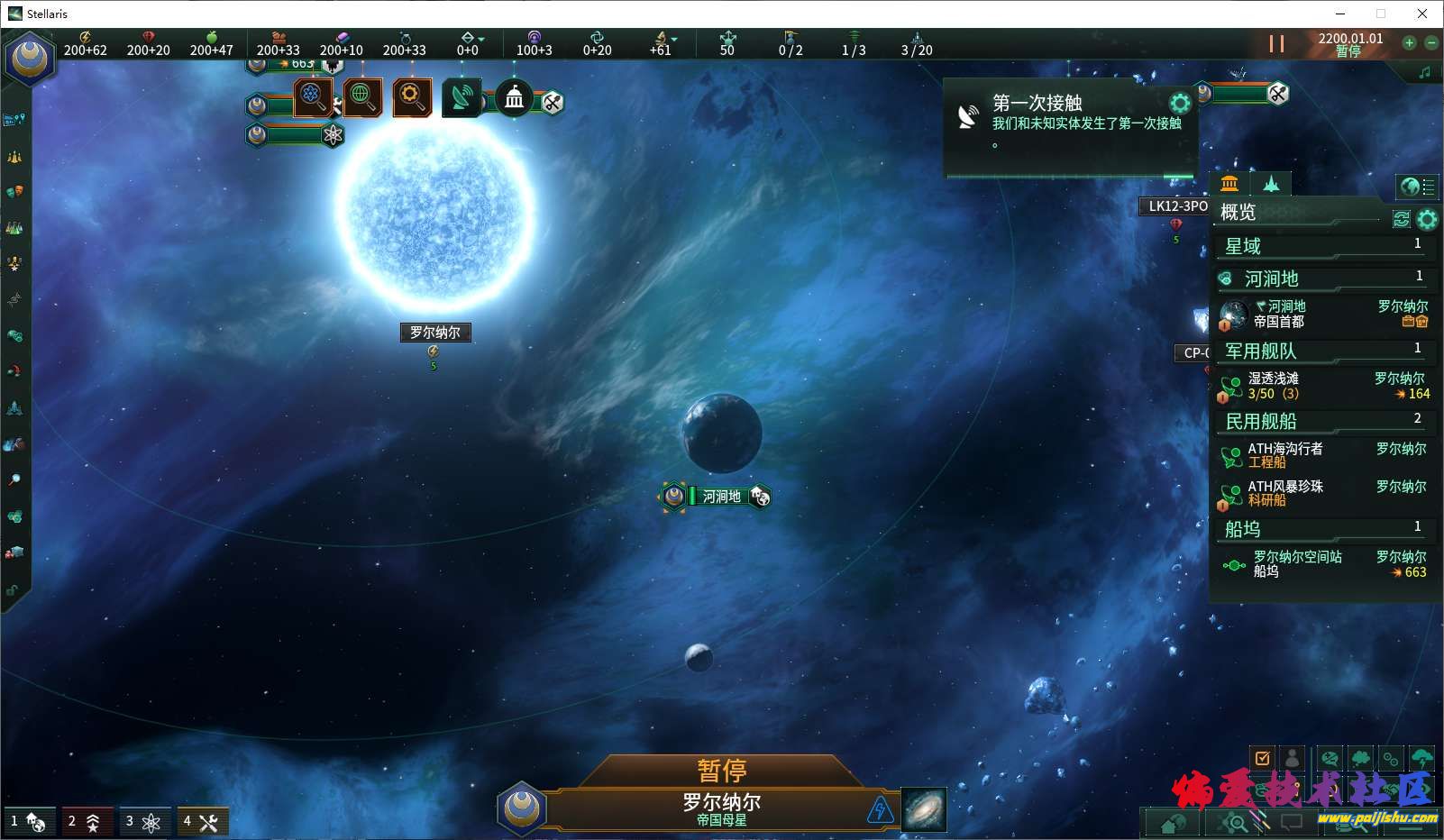Open the empire crest government button
The image size is (1444, 840).
click(30, 58)
